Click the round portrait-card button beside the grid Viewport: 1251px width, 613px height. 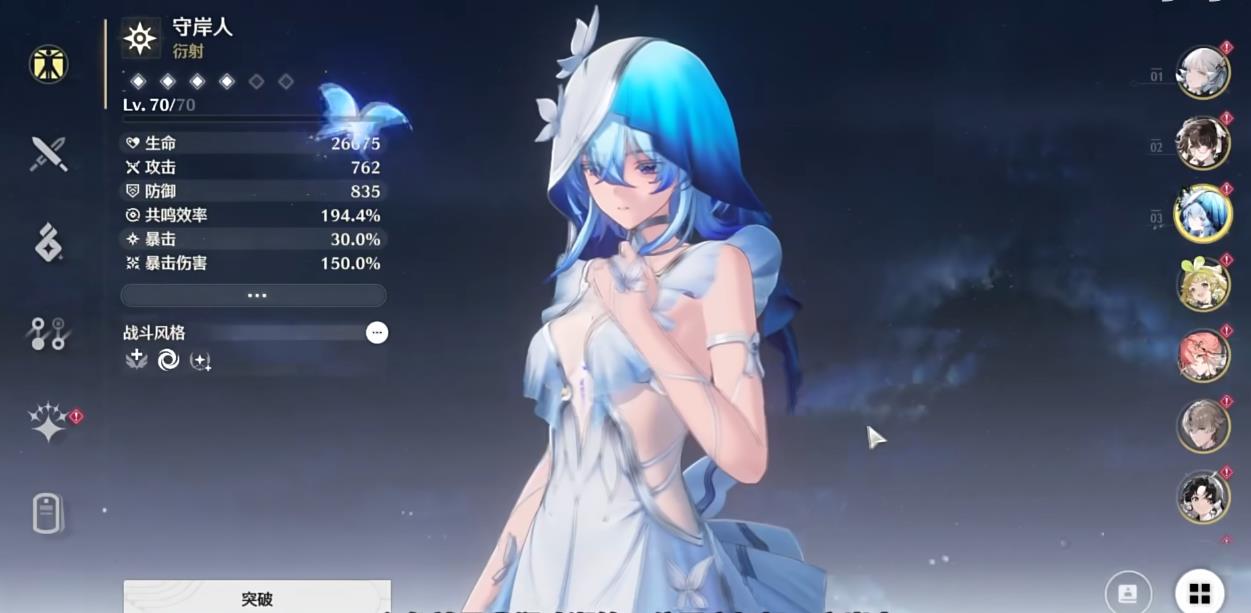pyautogui.click(x=1128, y=593)
